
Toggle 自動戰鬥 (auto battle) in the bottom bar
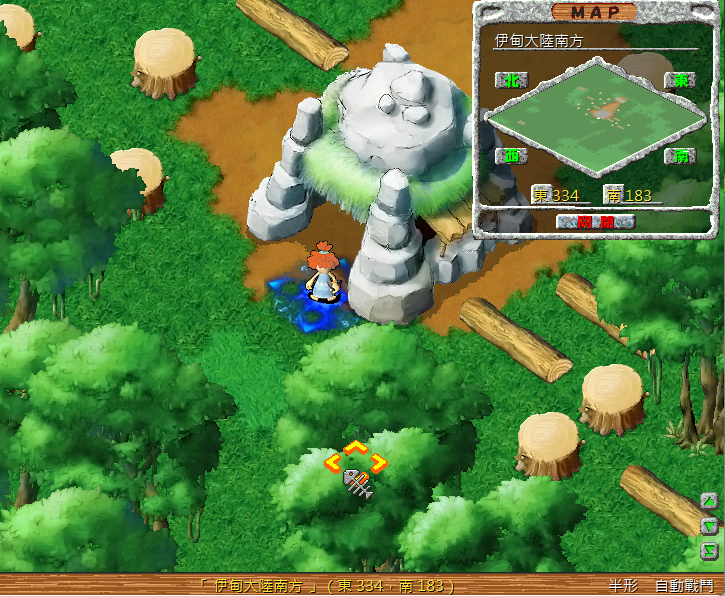pos(684,586)
